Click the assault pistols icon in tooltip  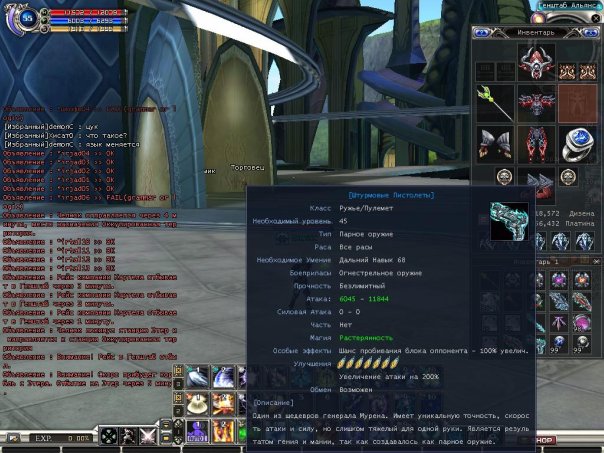[507, 221]
